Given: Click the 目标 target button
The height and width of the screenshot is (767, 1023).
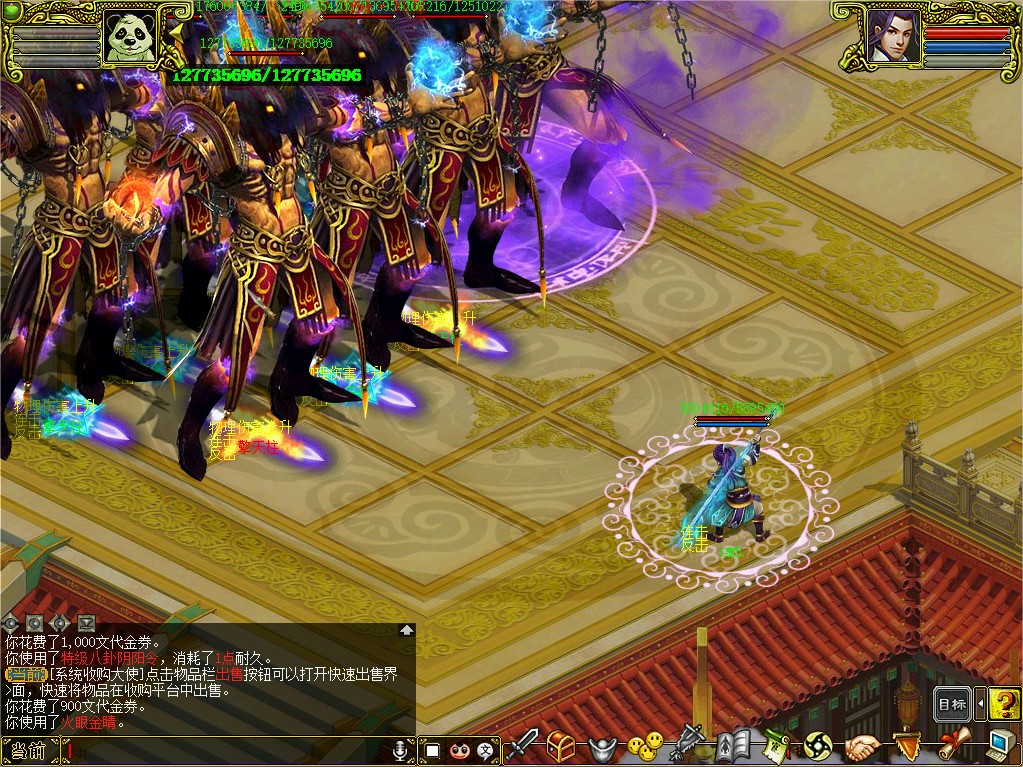Looking at the screenshot, I should (x=952, y=704).
